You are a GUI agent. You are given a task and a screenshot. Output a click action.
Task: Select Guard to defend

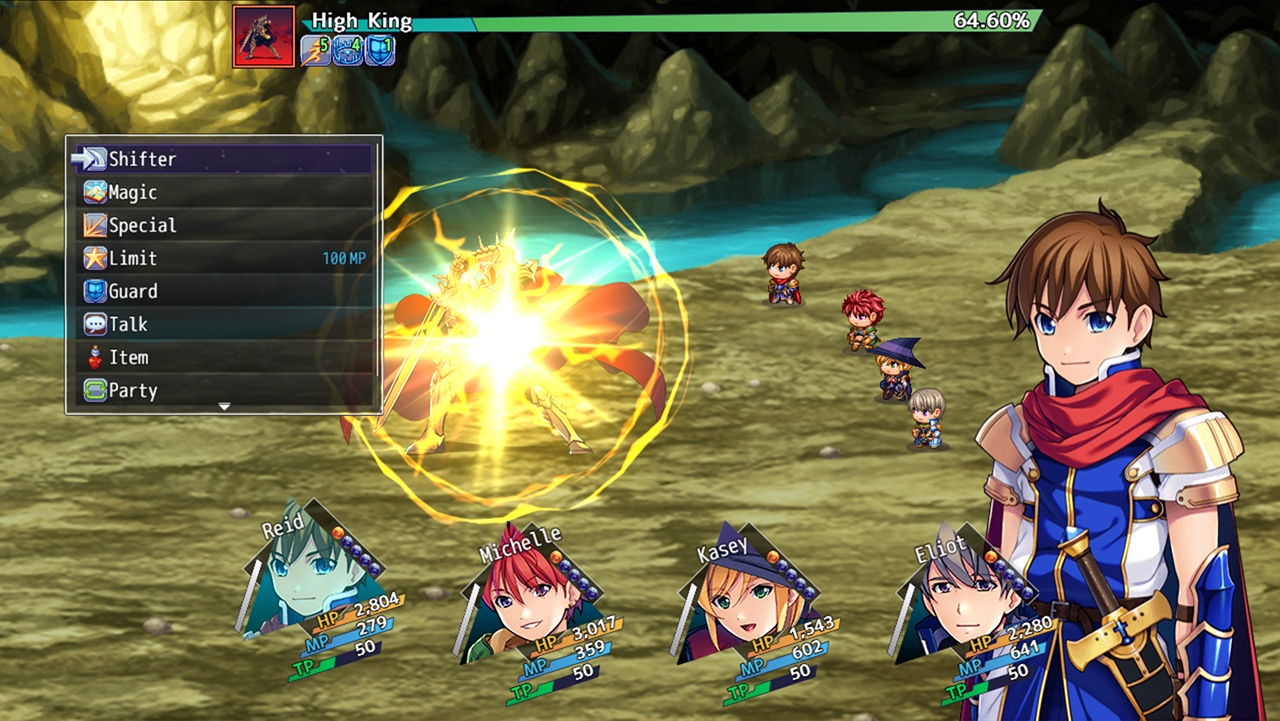coord(223,291)
